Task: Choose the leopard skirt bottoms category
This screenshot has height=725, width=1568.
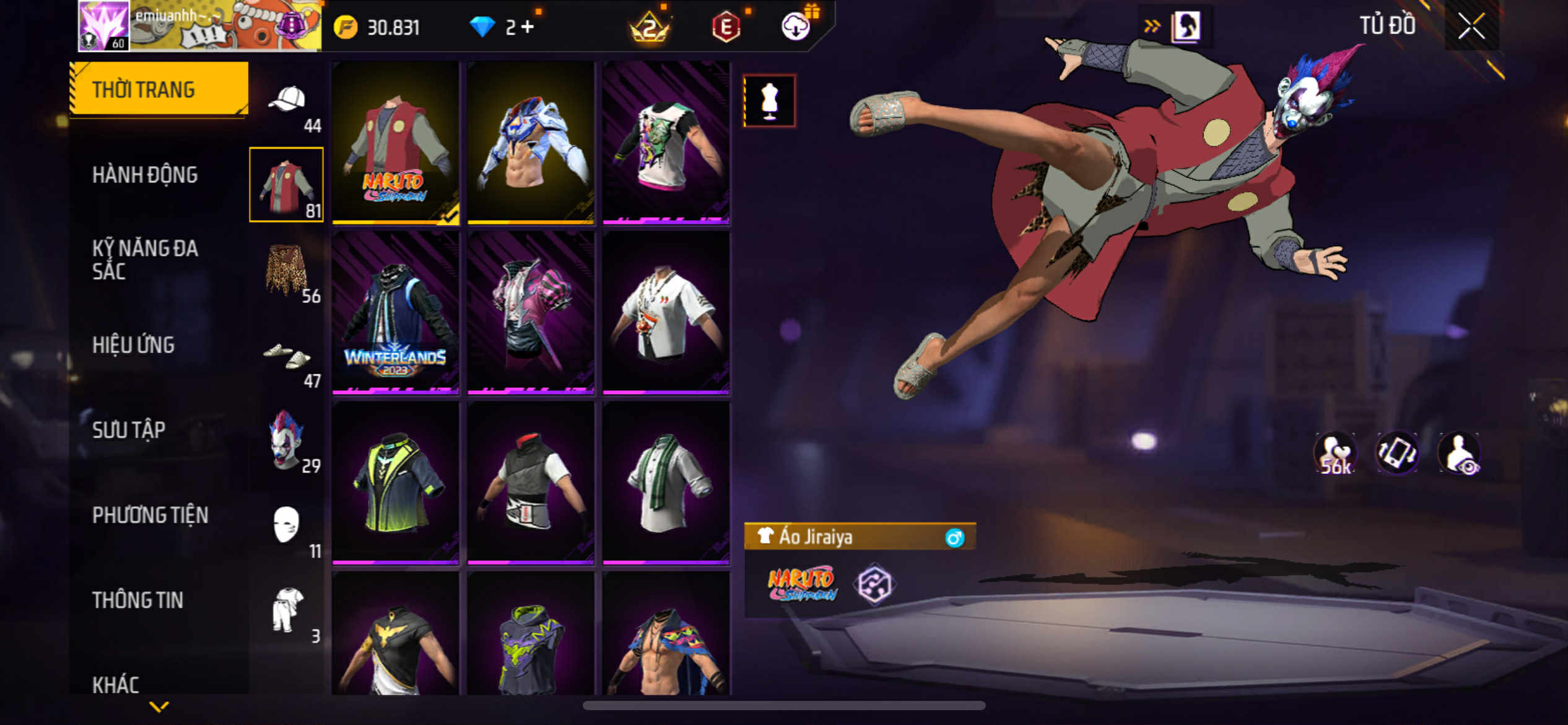Action: pyautogui.click(x=286, y=271)
